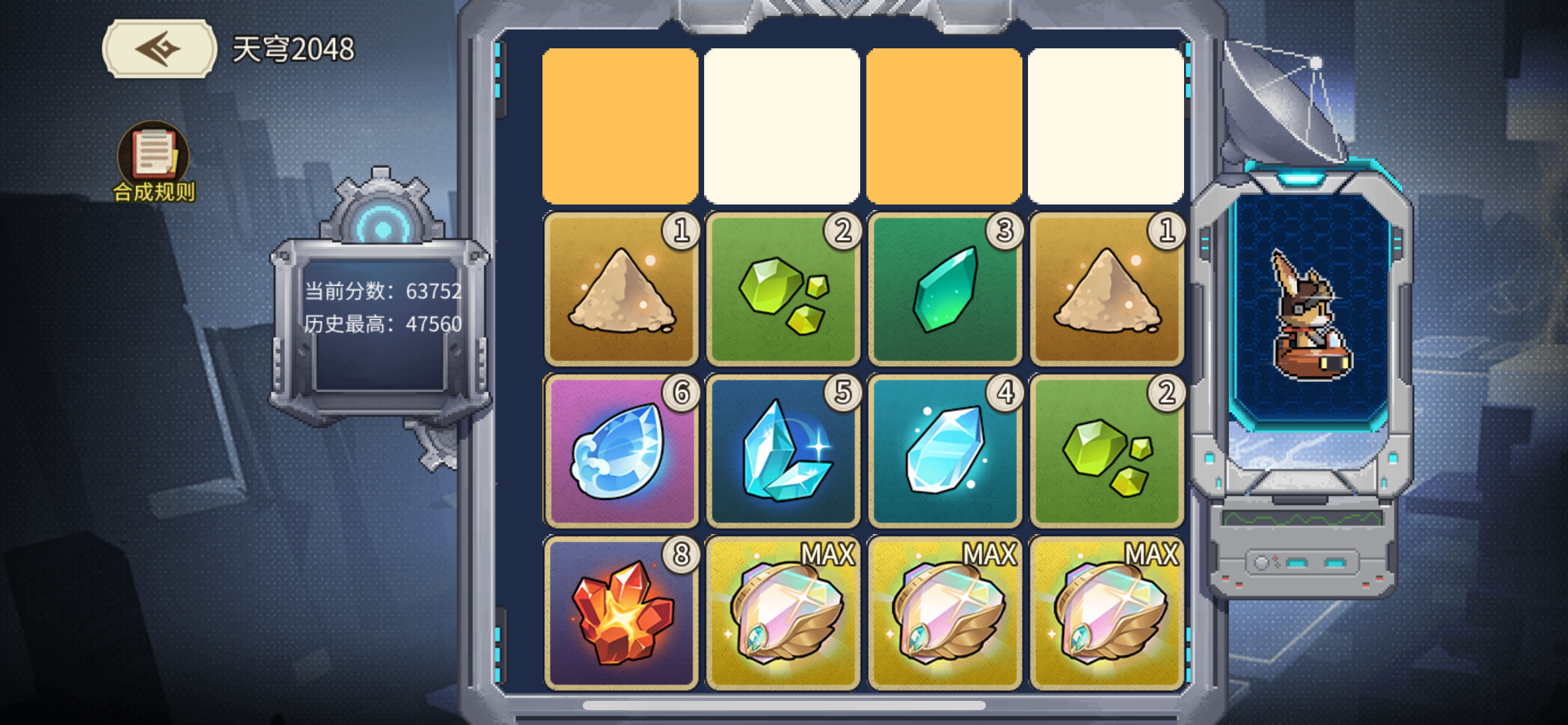Open the 天穹2048 title label
Image resolution: width=1568 pixels, height=725 pixels.
[291, 50]
